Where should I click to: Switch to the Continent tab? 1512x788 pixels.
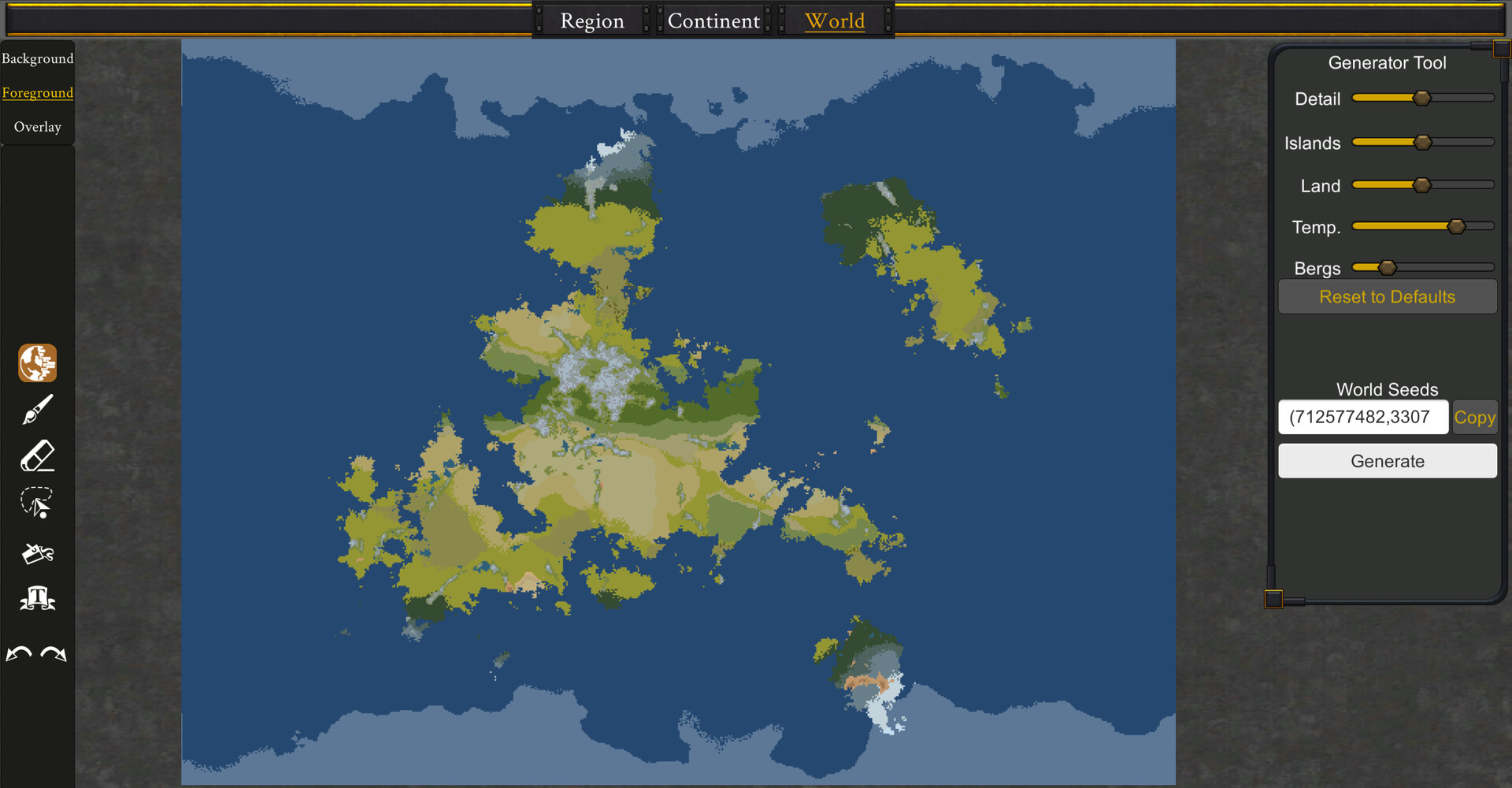713,20
